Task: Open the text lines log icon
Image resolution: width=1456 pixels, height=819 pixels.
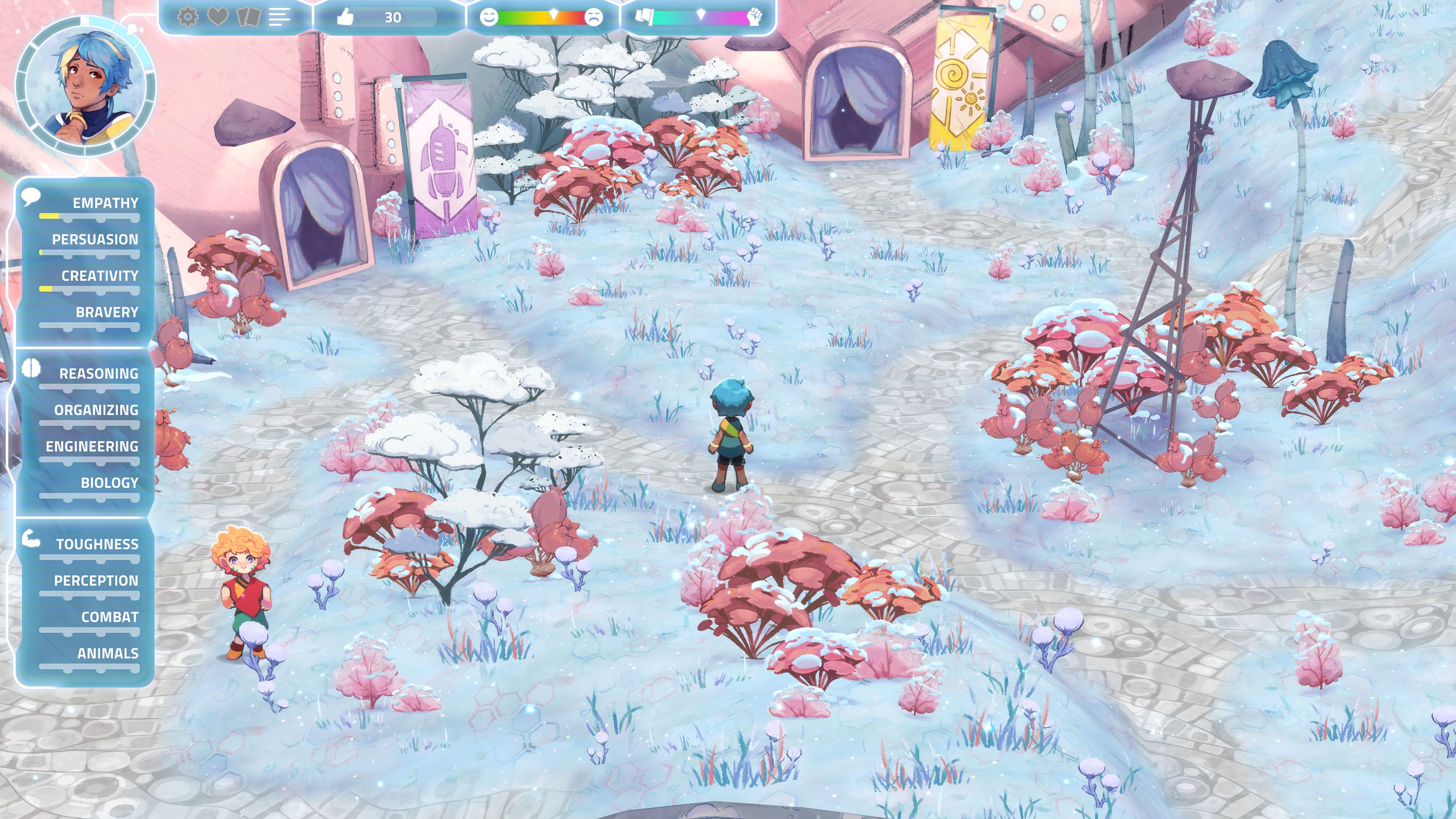Action: 279,17
